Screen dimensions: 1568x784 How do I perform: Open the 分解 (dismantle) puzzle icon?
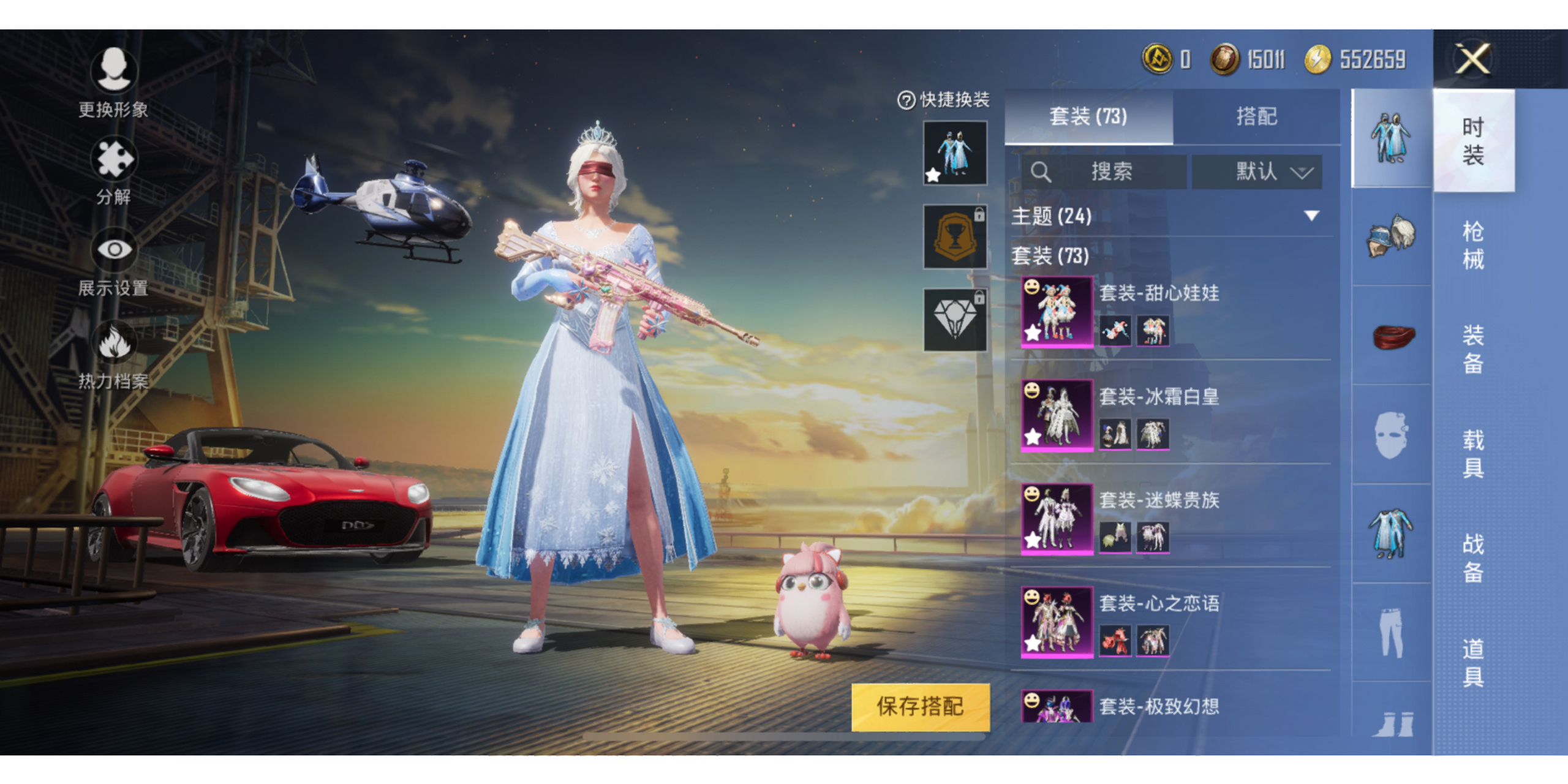[113, 159]
